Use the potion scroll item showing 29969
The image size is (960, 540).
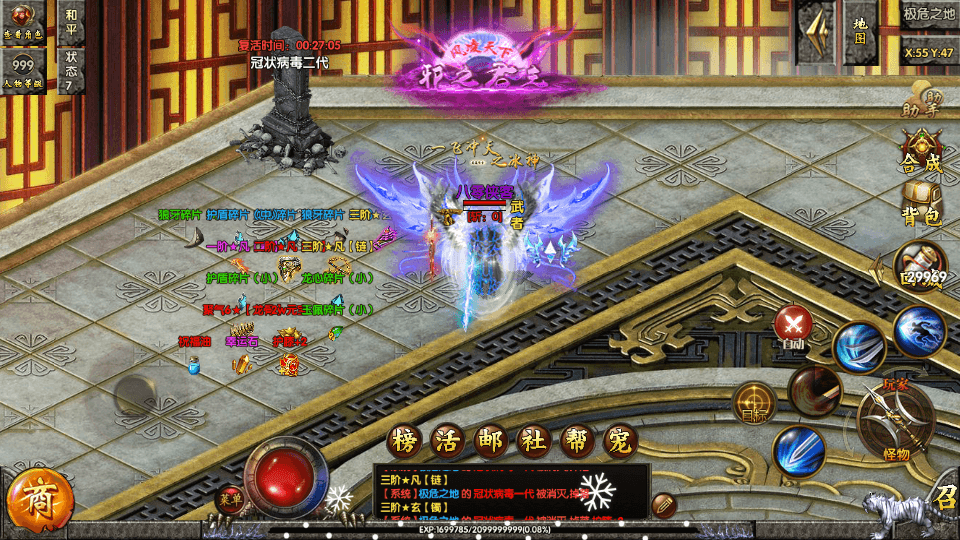(920, 266)
